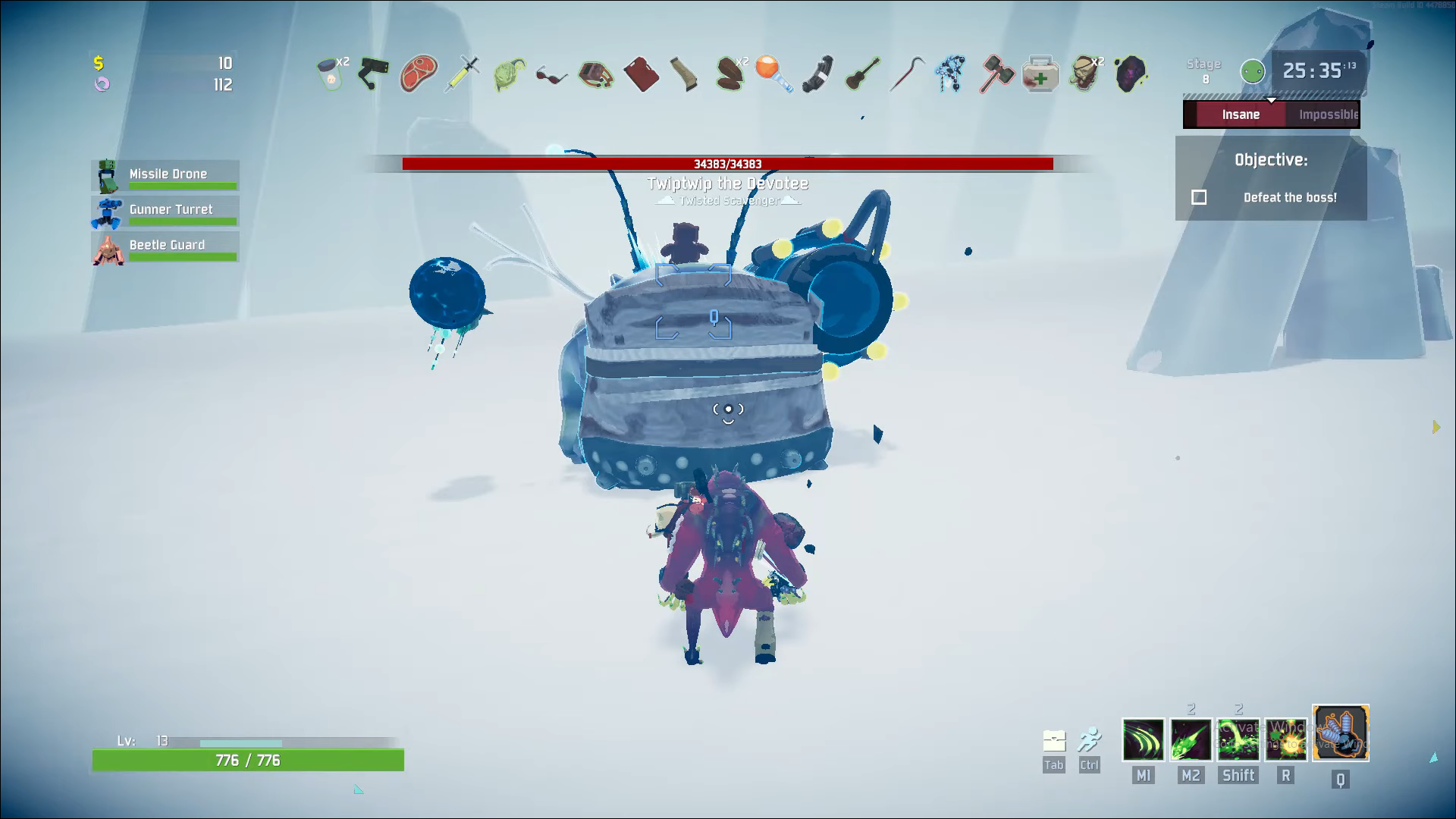Select the red gasoline canister item
Screen dimensions: 1456x819
point(641,74)
